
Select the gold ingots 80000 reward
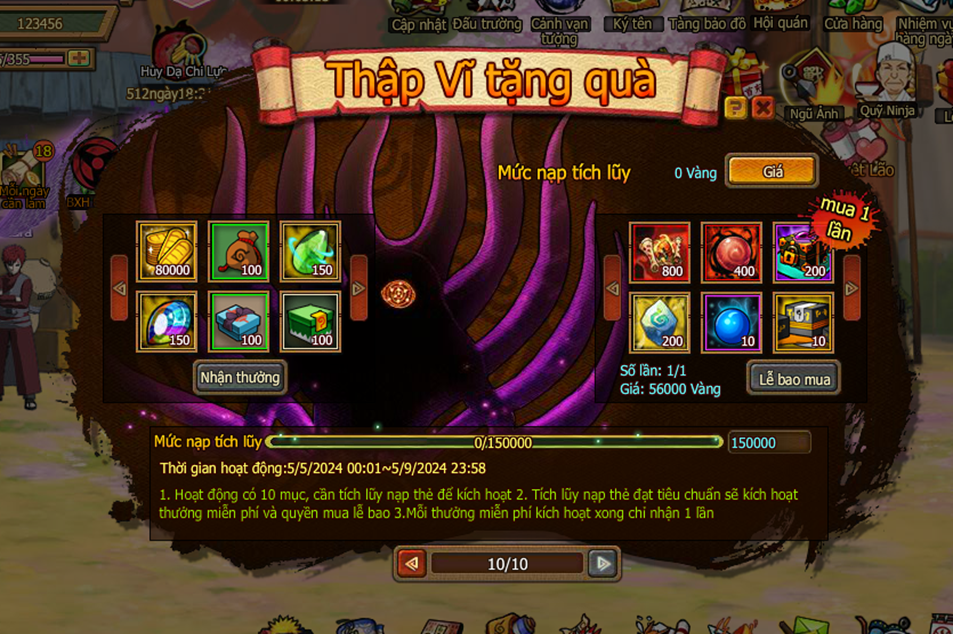pos(167,250)
